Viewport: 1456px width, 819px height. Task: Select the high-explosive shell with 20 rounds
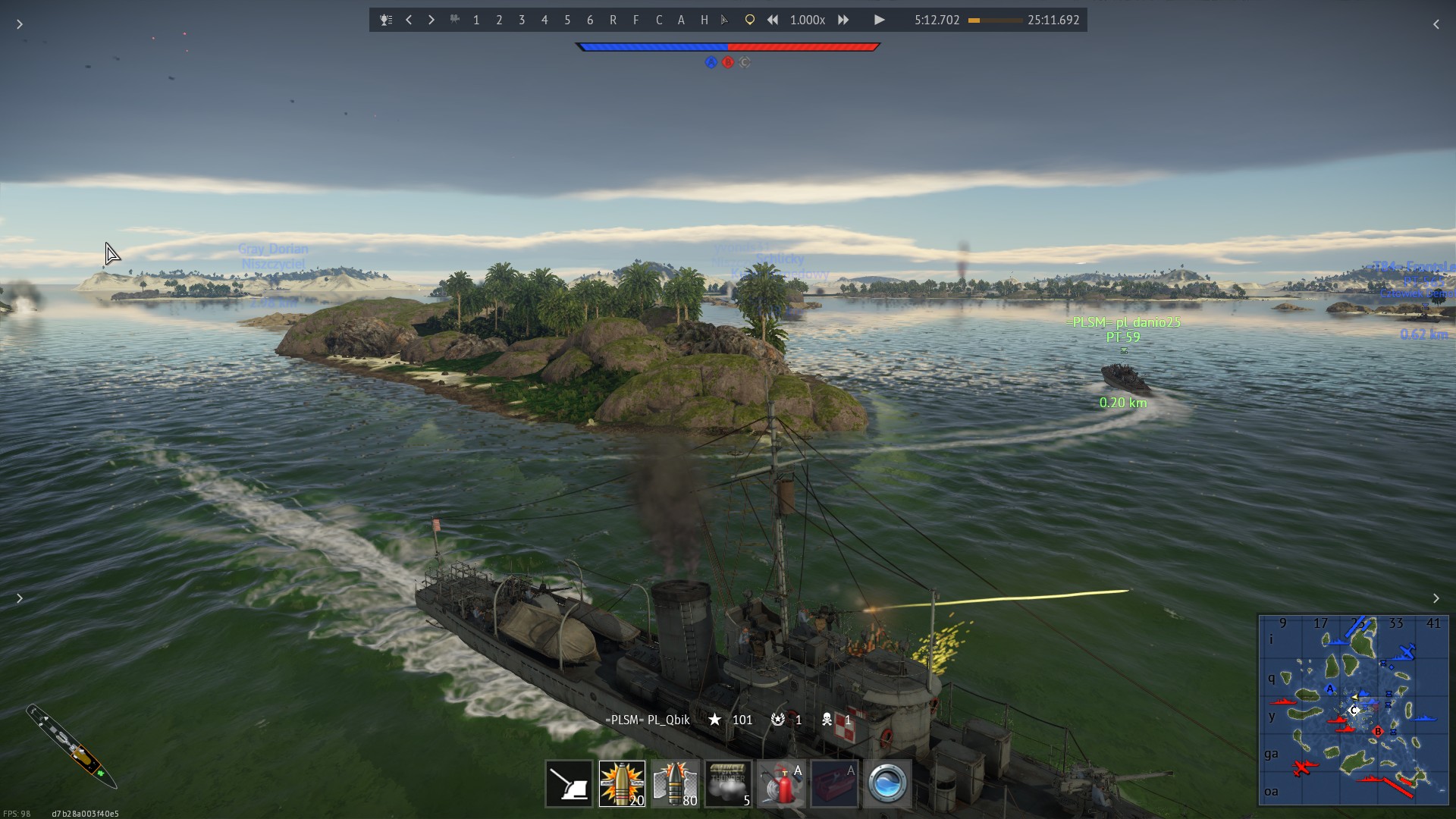tap(622, 783)
